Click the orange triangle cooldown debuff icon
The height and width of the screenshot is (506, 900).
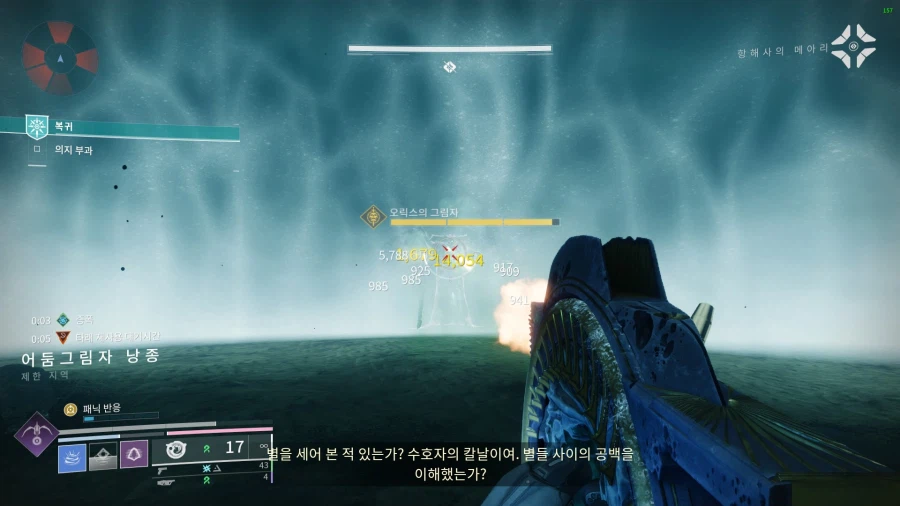(63, 338)
